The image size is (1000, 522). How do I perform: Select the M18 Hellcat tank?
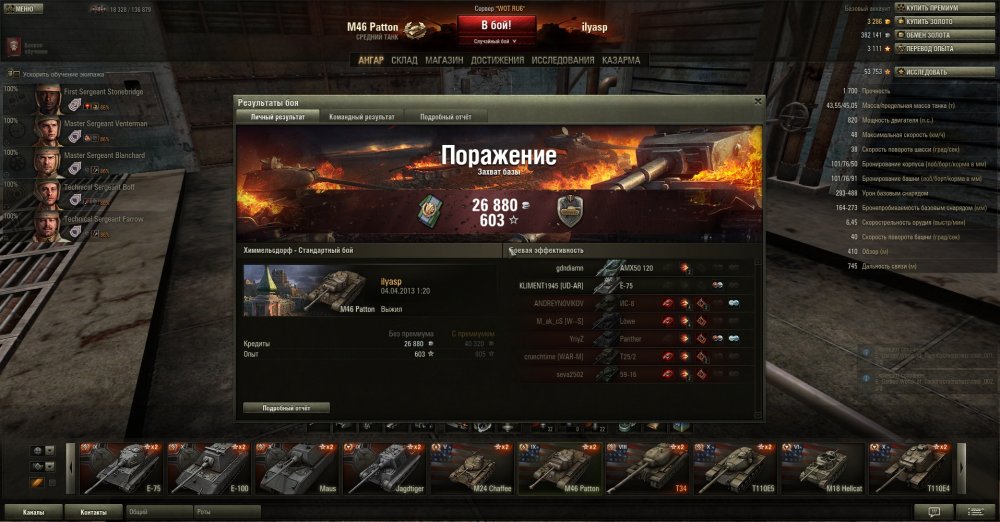click(x=823, y=469)
